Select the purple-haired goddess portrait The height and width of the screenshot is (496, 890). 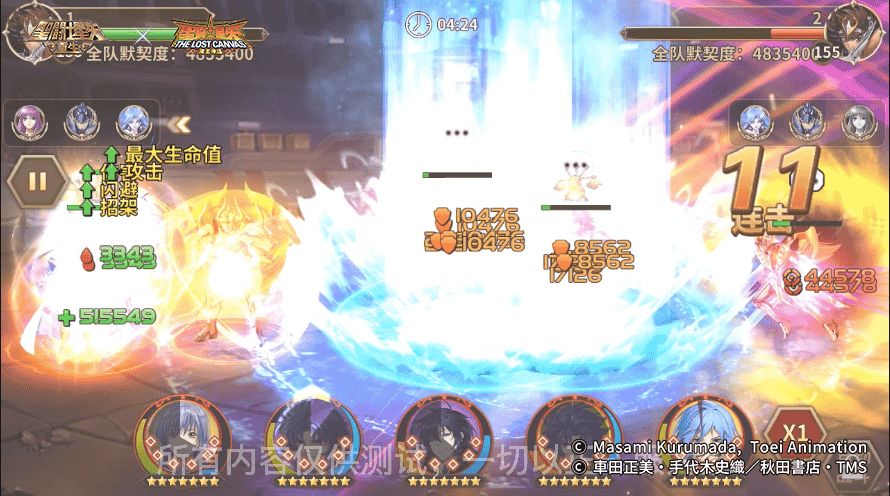(x=27, y=122)
